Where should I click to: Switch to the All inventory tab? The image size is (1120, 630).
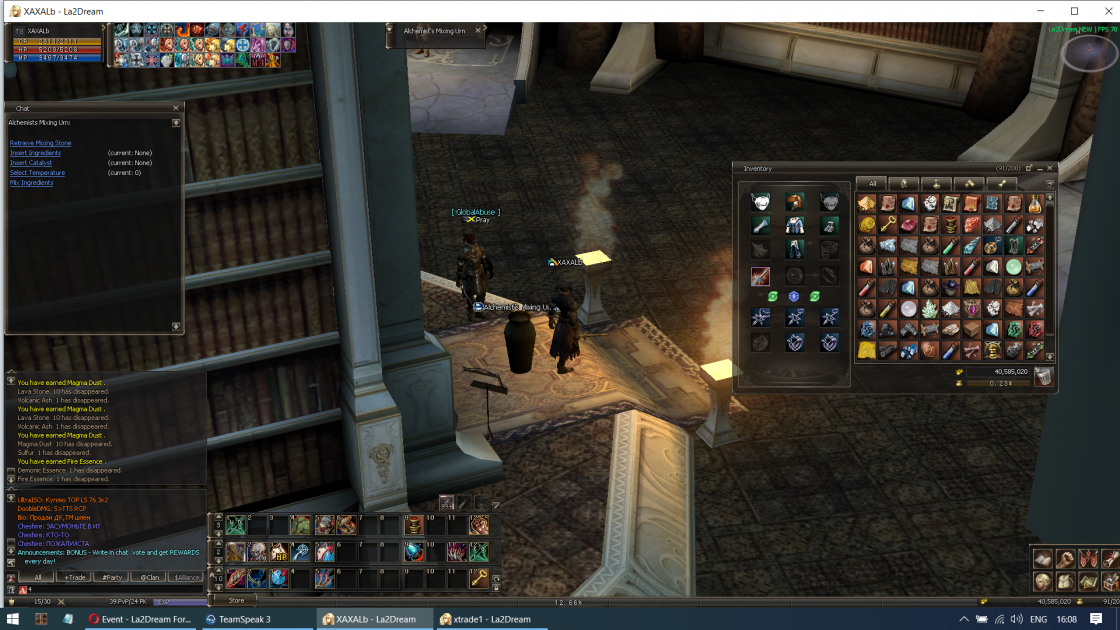coord(872,184)
